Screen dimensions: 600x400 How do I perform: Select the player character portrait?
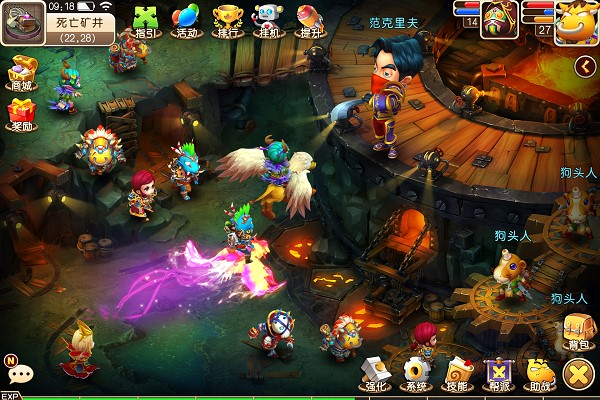[497, 18]
